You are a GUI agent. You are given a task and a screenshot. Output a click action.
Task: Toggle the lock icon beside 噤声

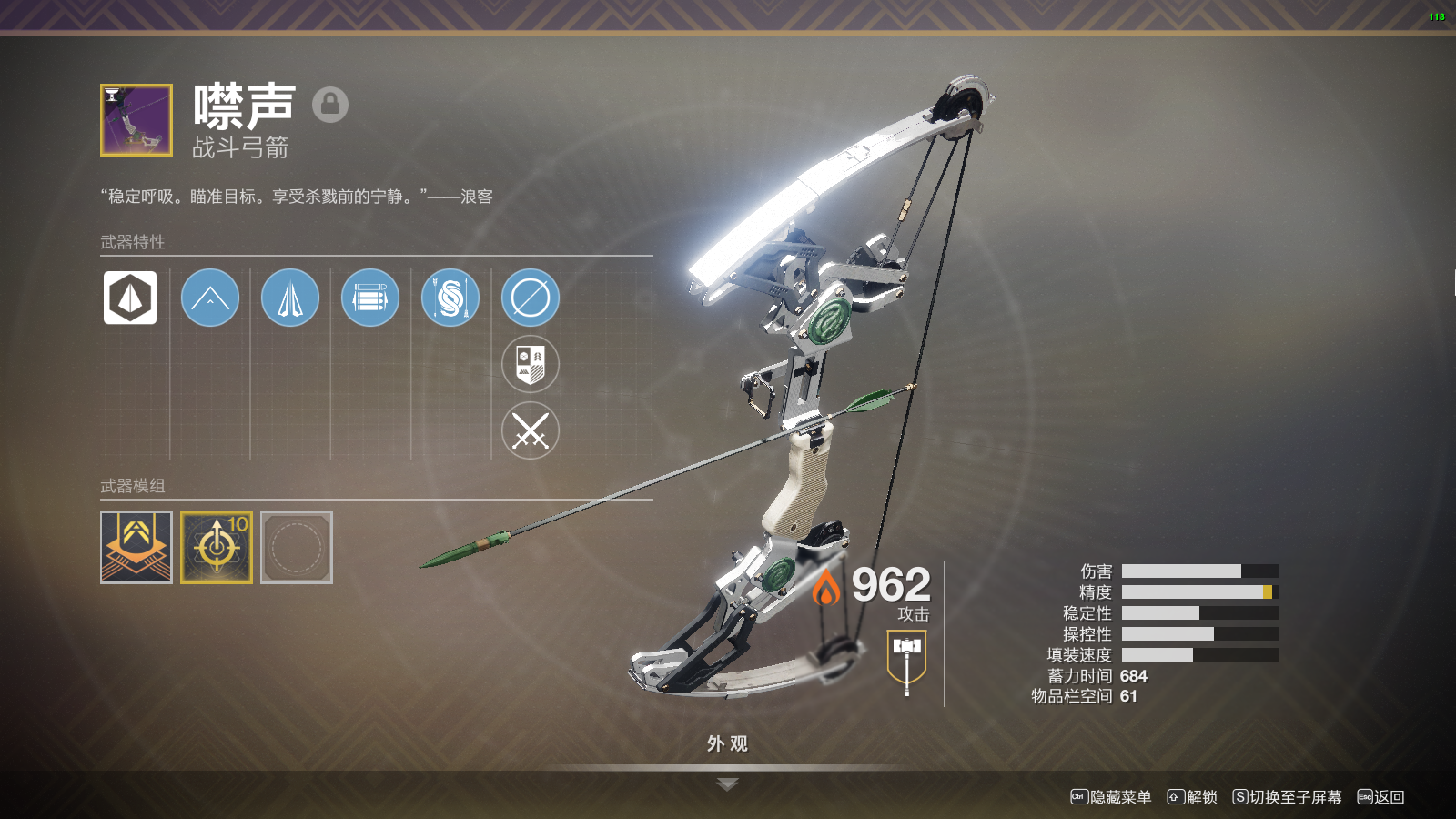[x=330, y=105]
